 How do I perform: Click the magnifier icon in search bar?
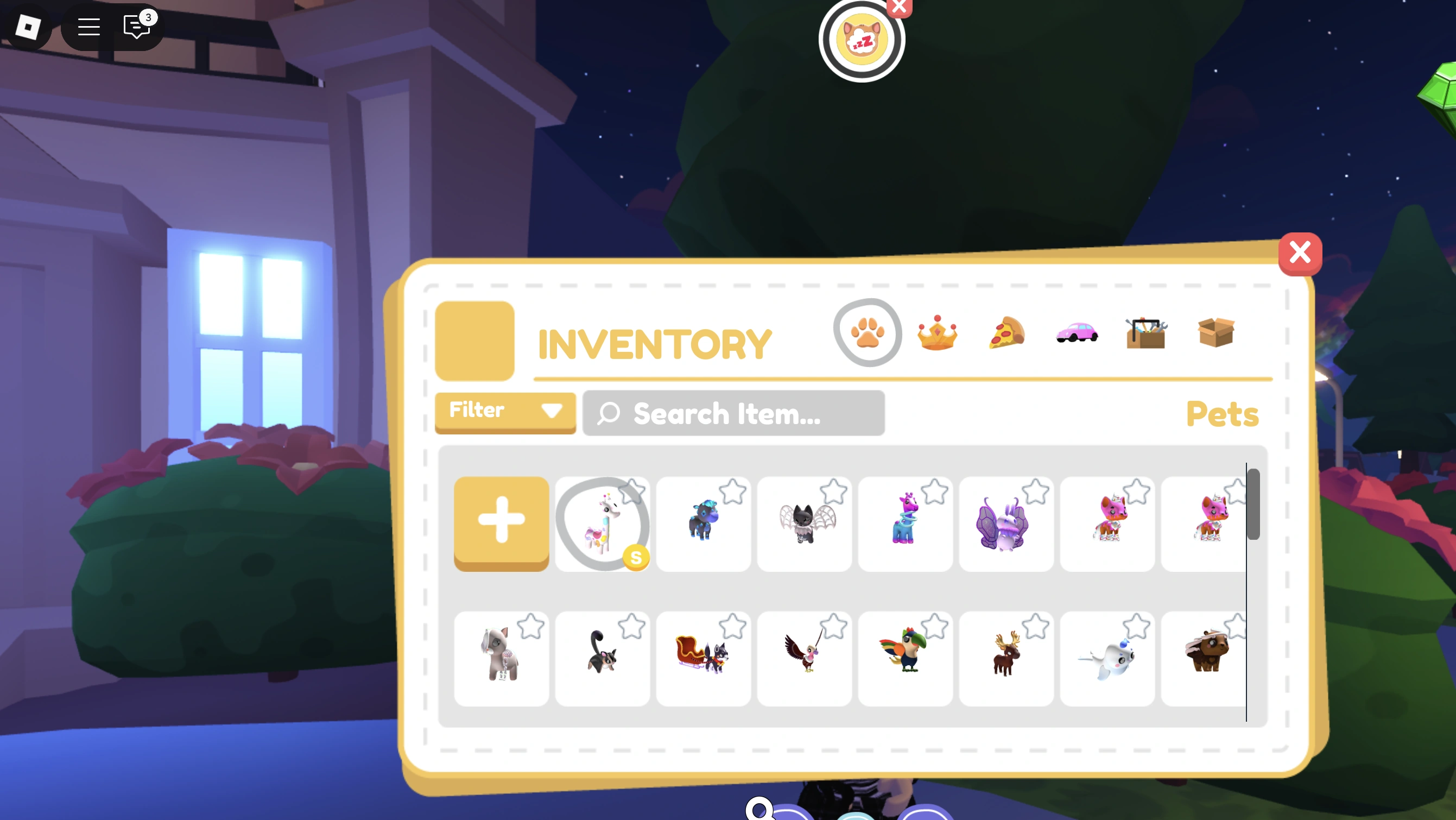(608, 414)
